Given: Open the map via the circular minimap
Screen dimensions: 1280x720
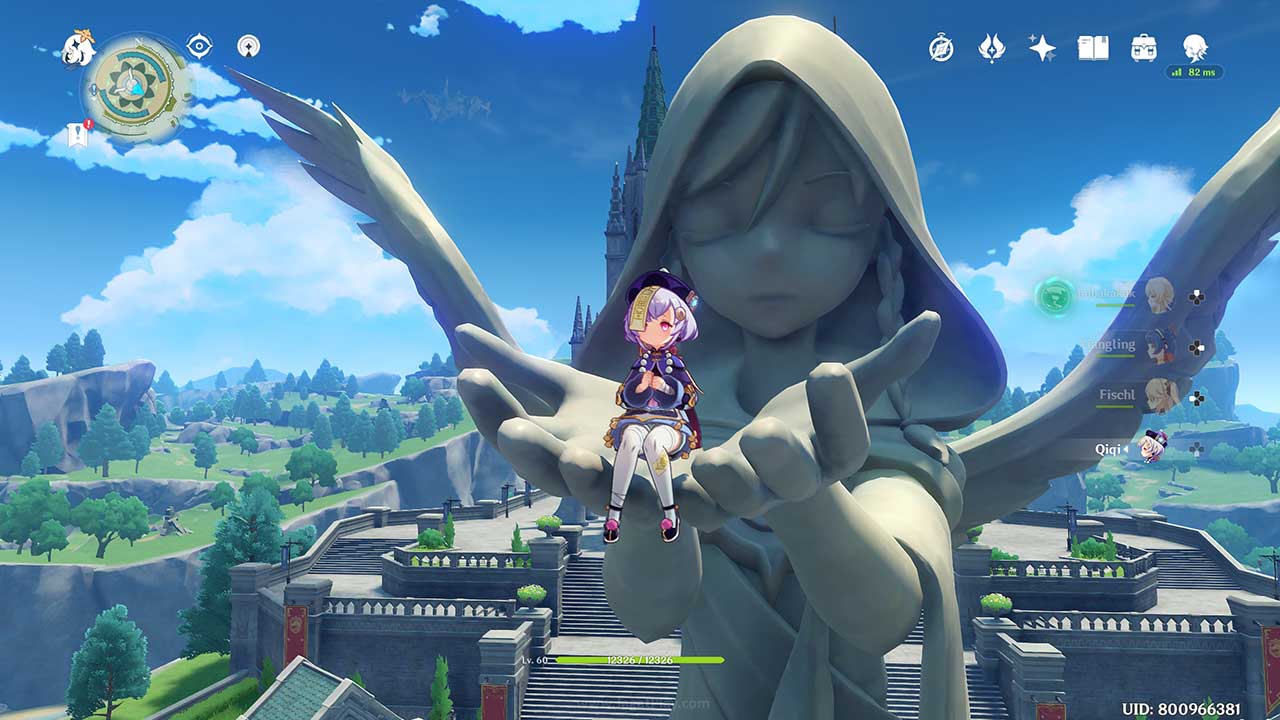Looking at the screenshot, I should pyautogui.click(x=137, y=87).
